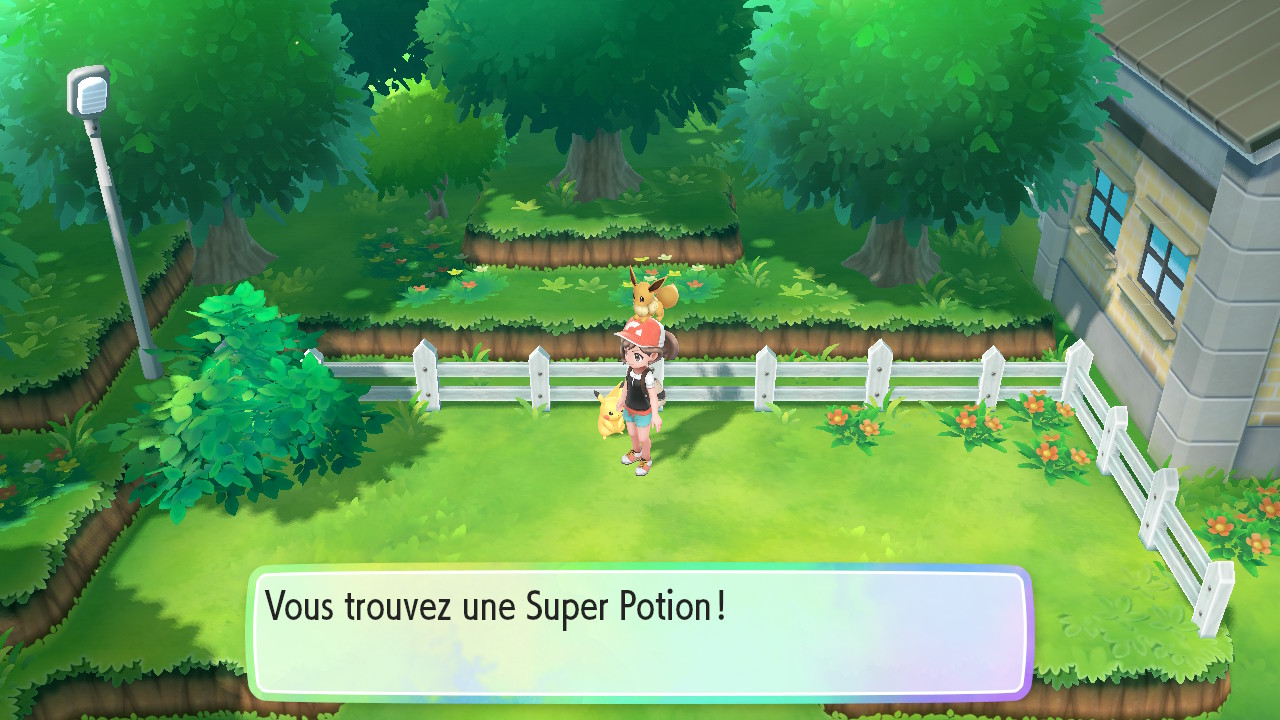Dismiss the Super Potion found message box
Screen dimensions: 1280x720
coord(639,632)
